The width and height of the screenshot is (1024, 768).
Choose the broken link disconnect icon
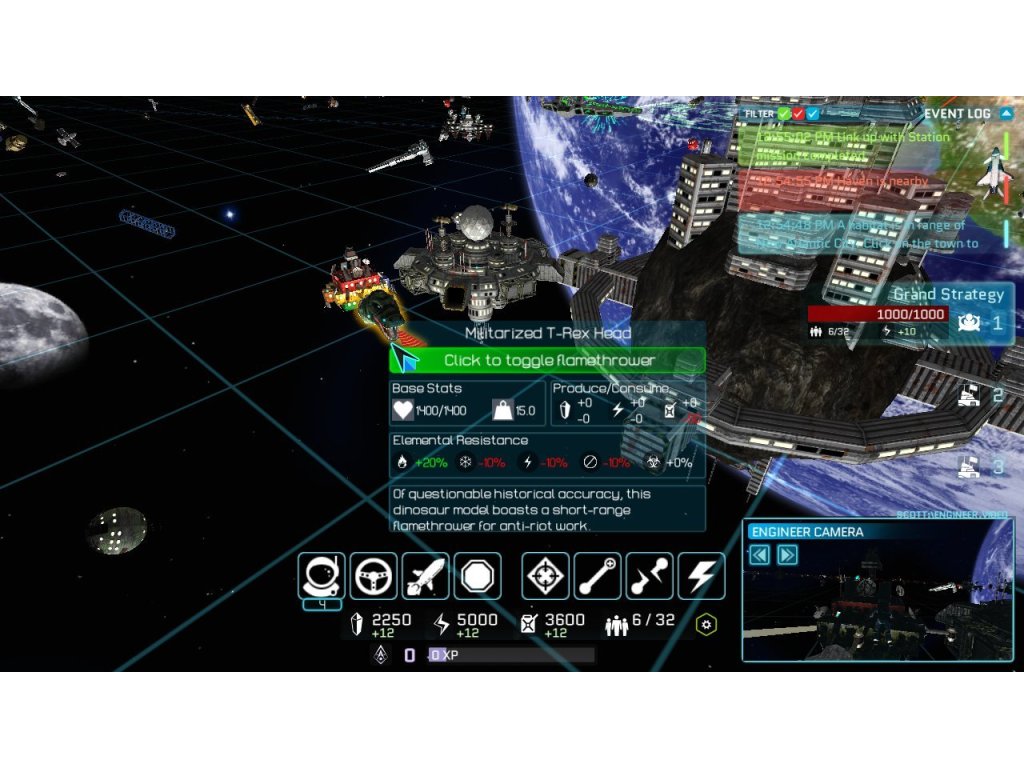point(649,576)
